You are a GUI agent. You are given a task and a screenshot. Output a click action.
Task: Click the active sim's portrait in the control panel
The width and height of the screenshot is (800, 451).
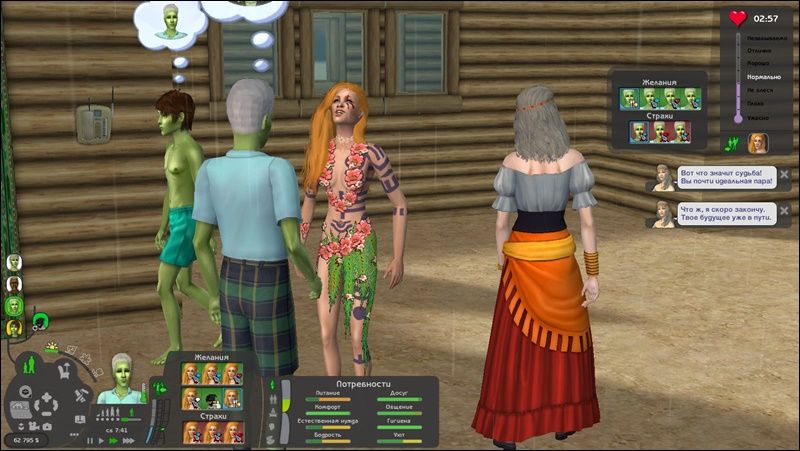[121, 371]
